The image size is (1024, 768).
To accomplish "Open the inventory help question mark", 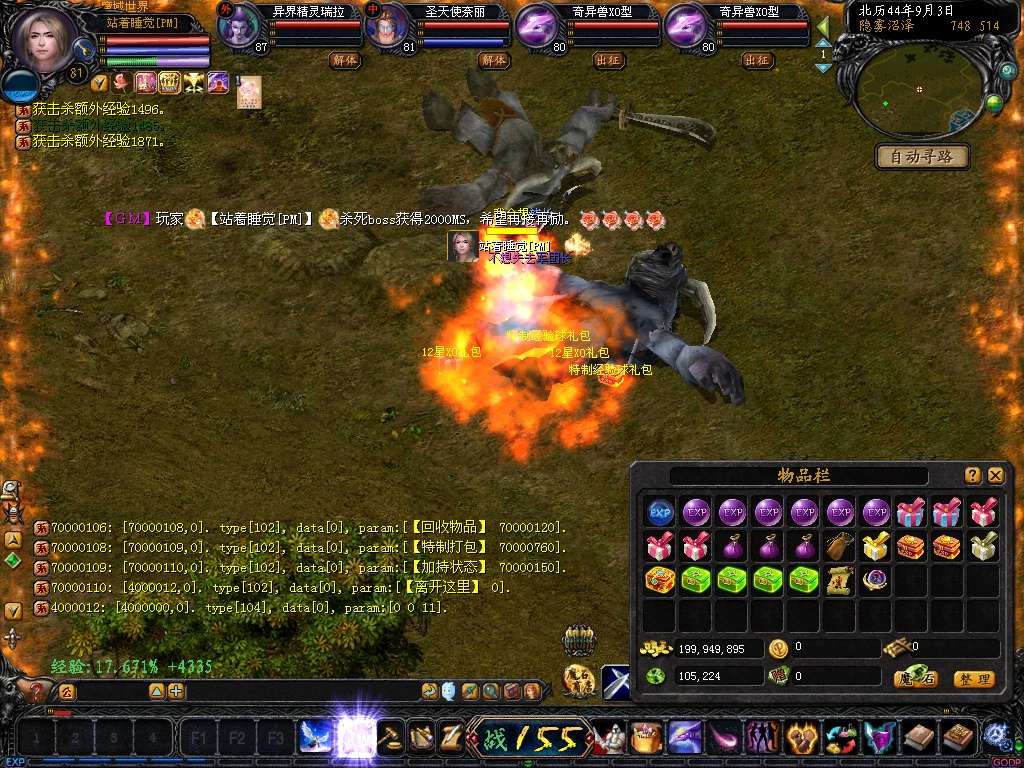I will pos(973,476).
